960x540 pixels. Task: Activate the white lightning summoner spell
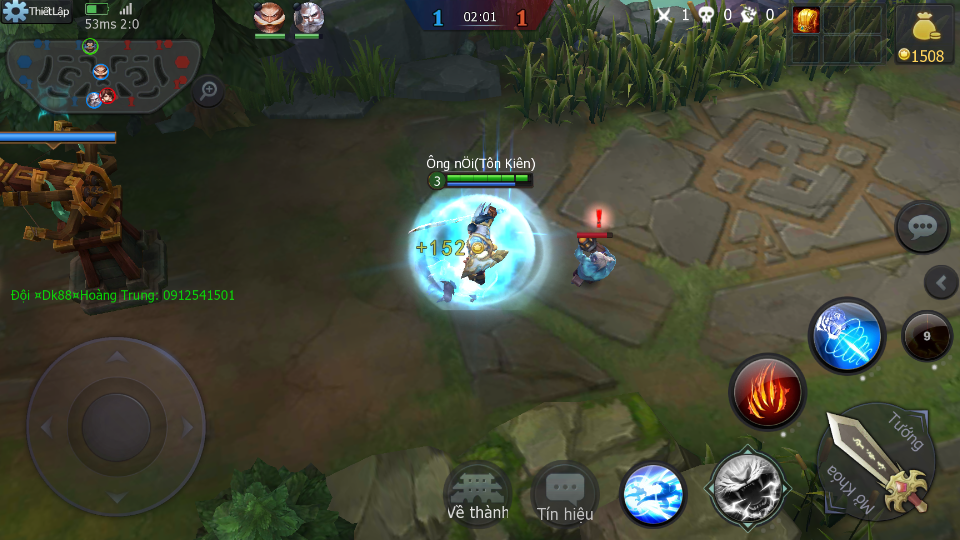coord(747,488)
